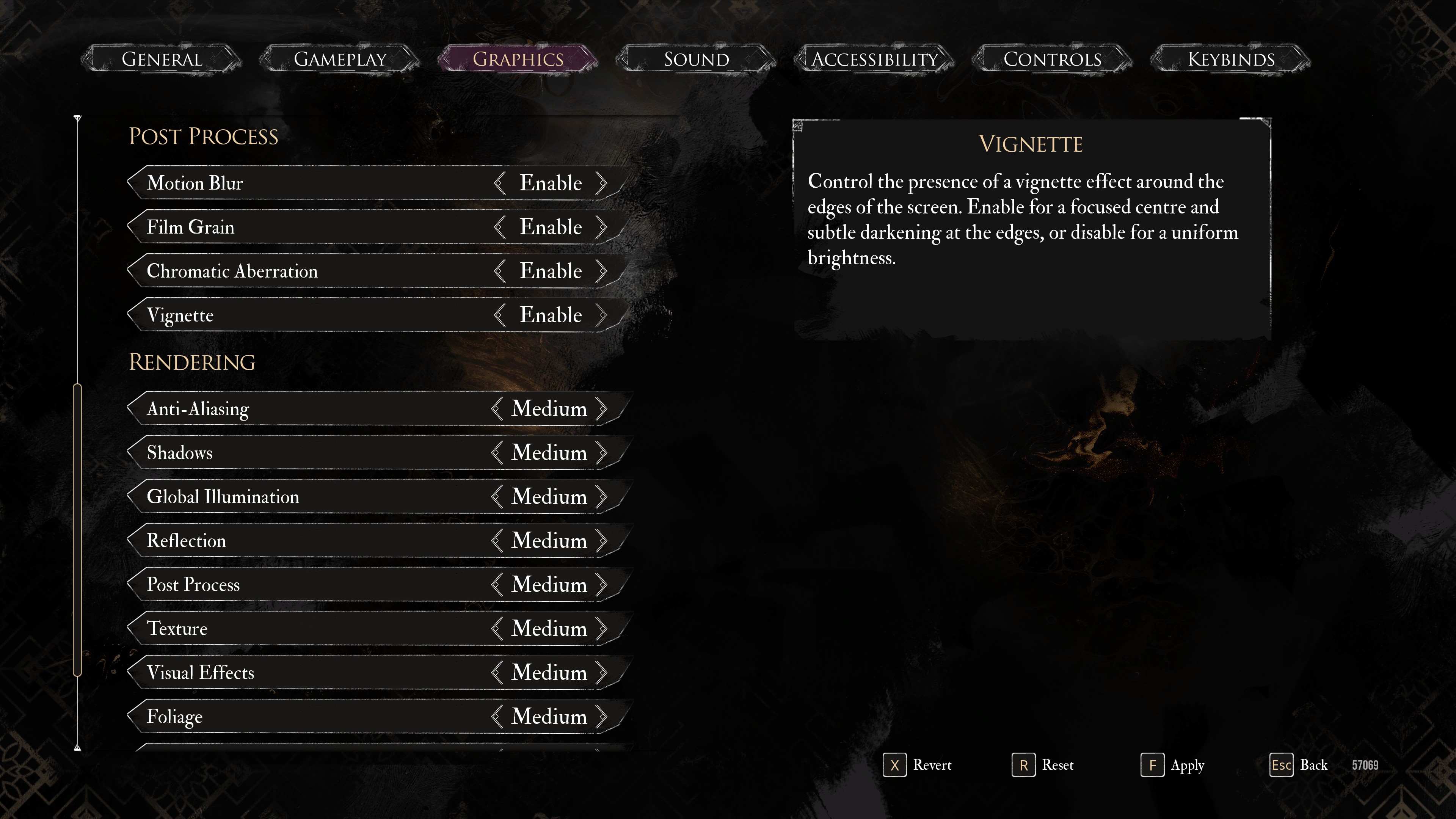The width and height of the screenshot is (1456, 819).
Task: Open the Gameplay settings tab
Action: click(340, 60)
